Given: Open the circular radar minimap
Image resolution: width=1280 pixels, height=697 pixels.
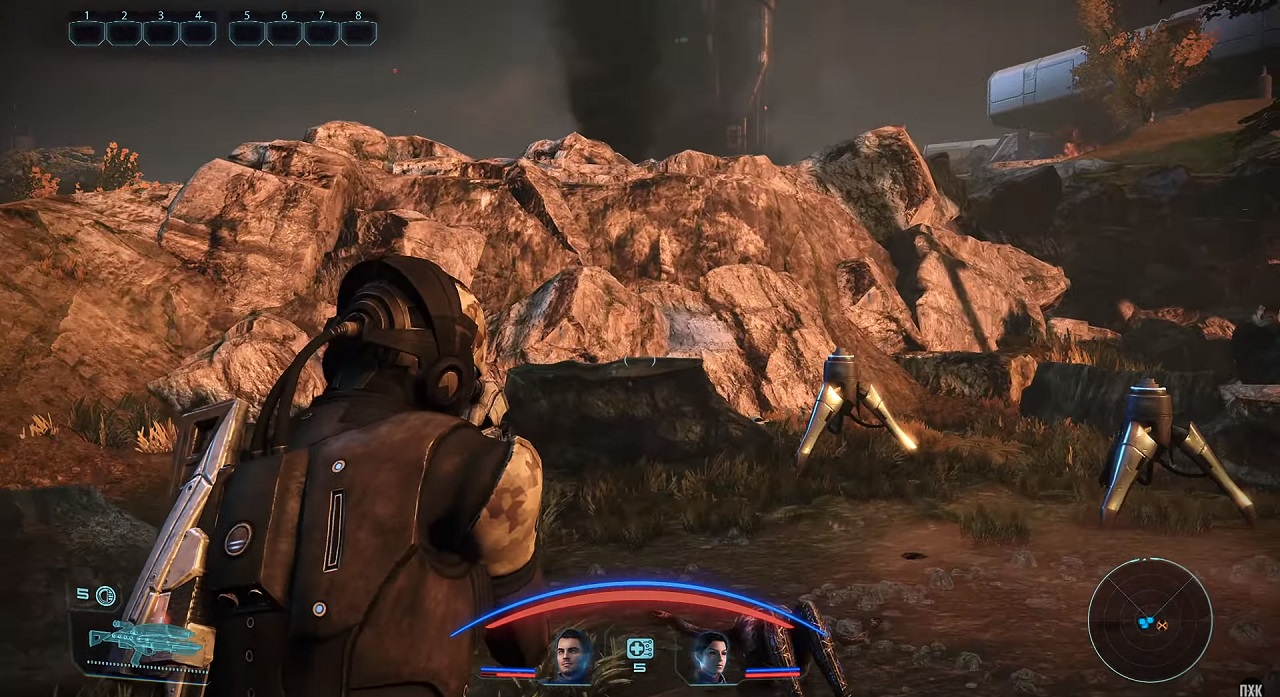Looking at the screenshot, I should coord(1149,620).
